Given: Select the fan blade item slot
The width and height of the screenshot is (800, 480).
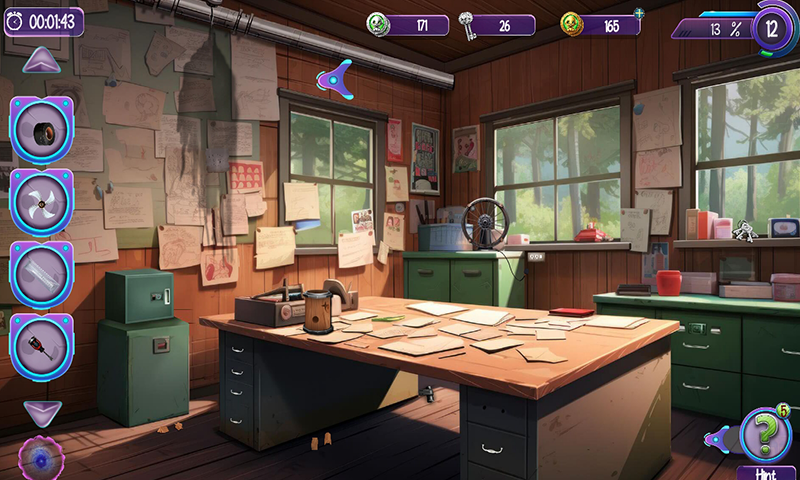Looking at the screenshot, I should (x=42, y=202).
